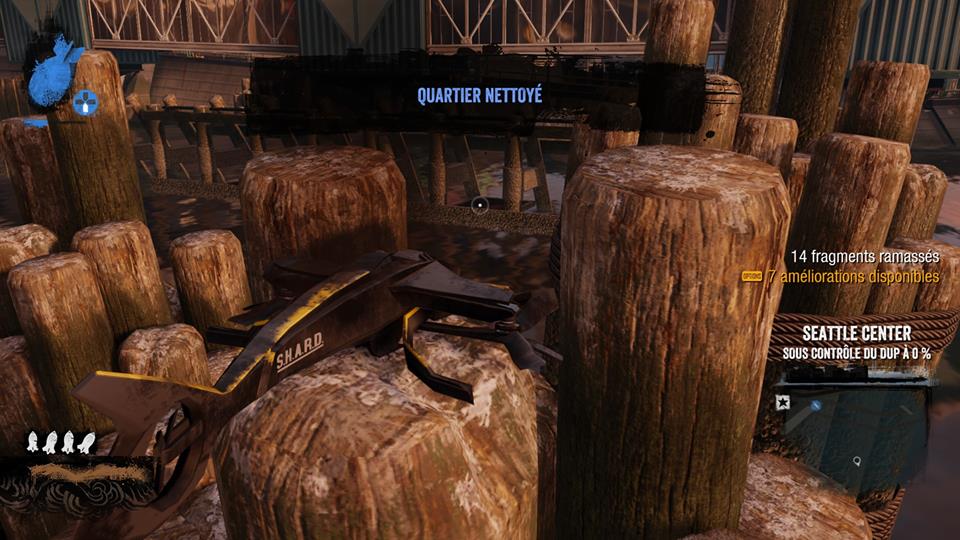Select the blue circle marker on the minimap

[816, 405]
